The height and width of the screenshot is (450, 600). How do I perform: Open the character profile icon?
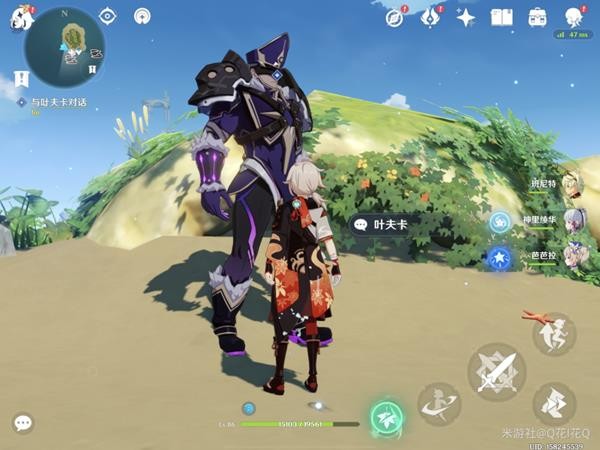pyautogui.click(x=574, y=17)
